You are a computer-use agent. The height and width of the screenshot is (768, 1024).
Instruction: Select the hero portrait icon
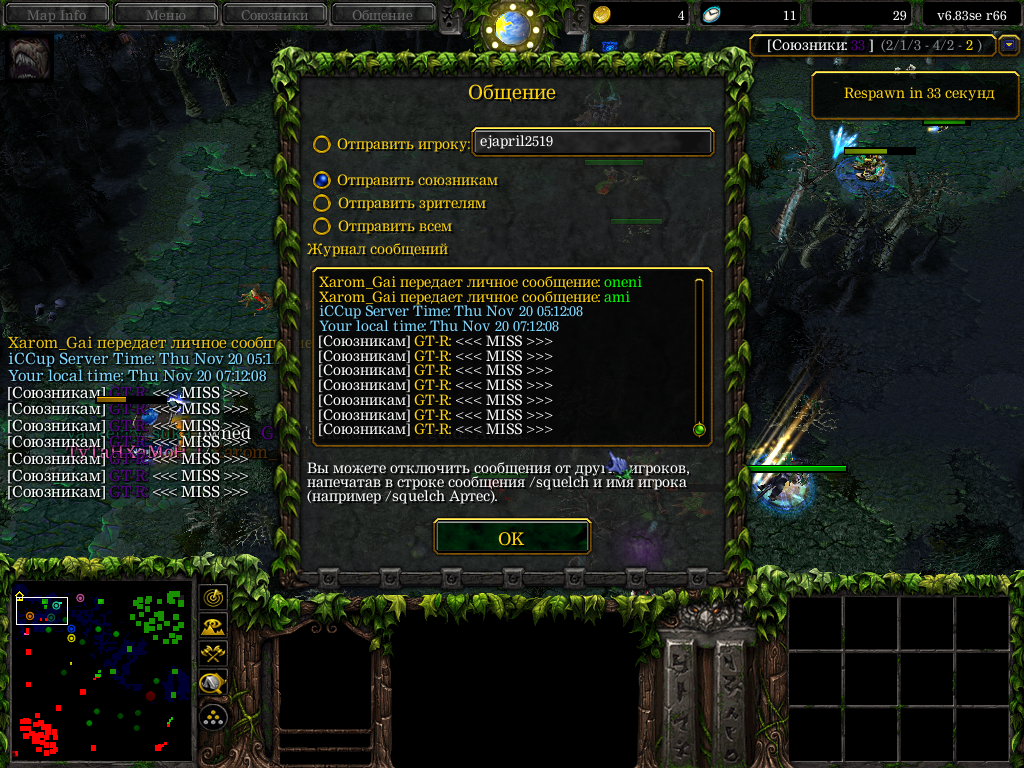29,59
